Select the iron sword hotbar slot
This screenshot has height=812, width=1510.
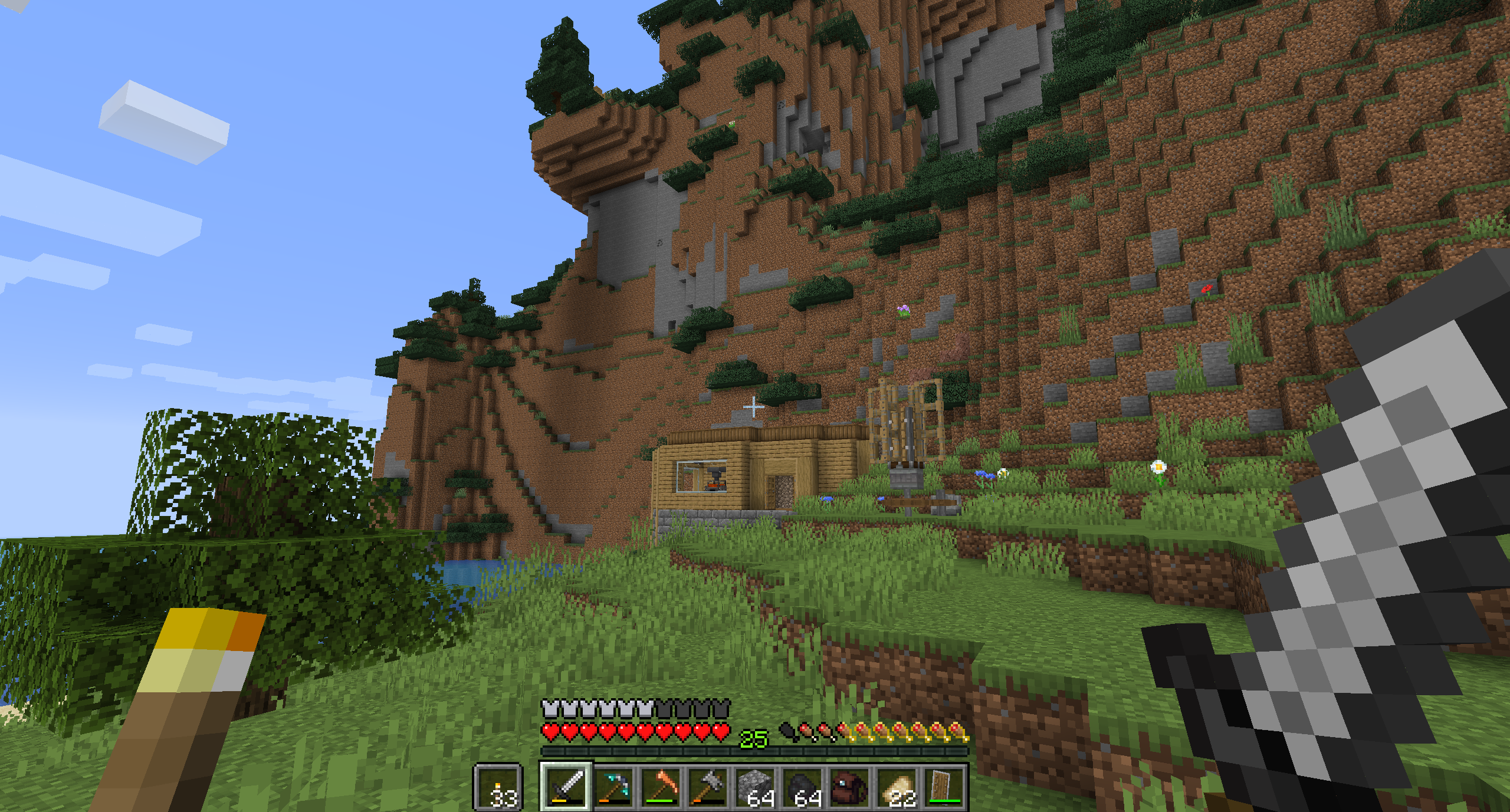click(x=565, y=787)
